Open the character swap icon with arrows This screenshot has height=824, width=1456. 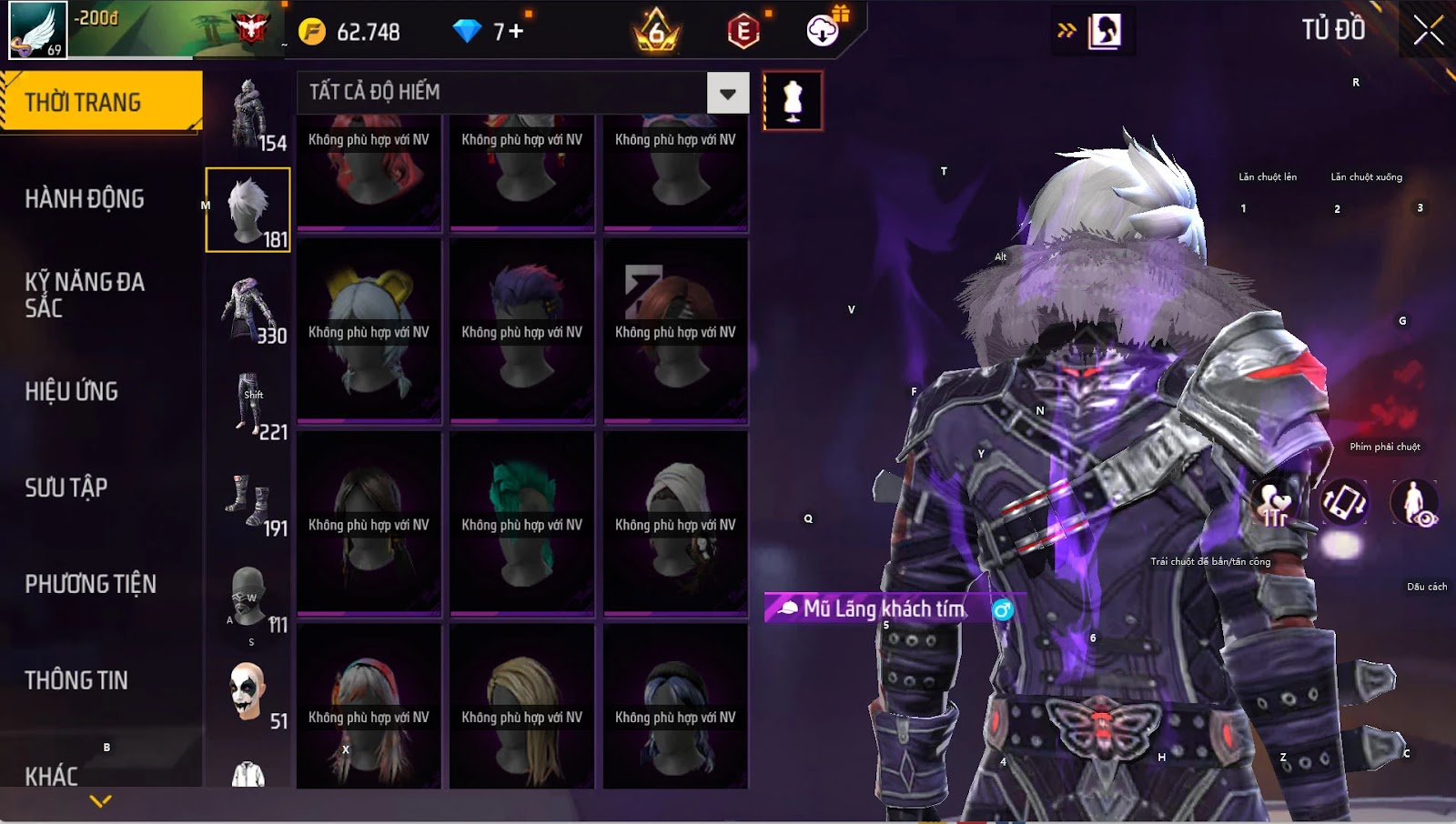pos(1092,31)
